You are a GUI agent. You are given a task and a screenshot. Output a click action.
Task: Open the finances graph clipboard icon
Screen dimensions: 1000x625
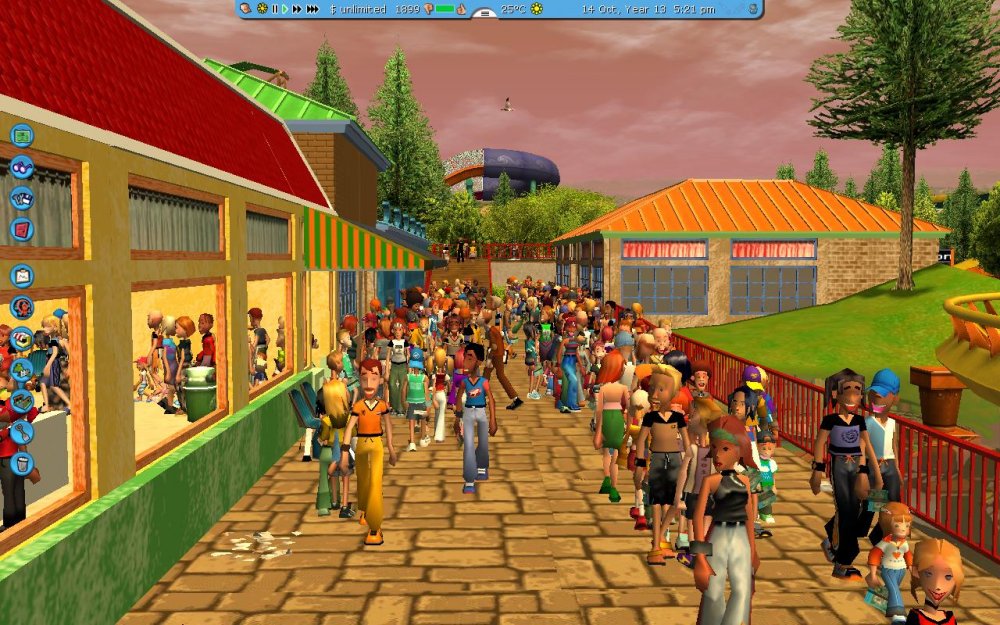22,275
